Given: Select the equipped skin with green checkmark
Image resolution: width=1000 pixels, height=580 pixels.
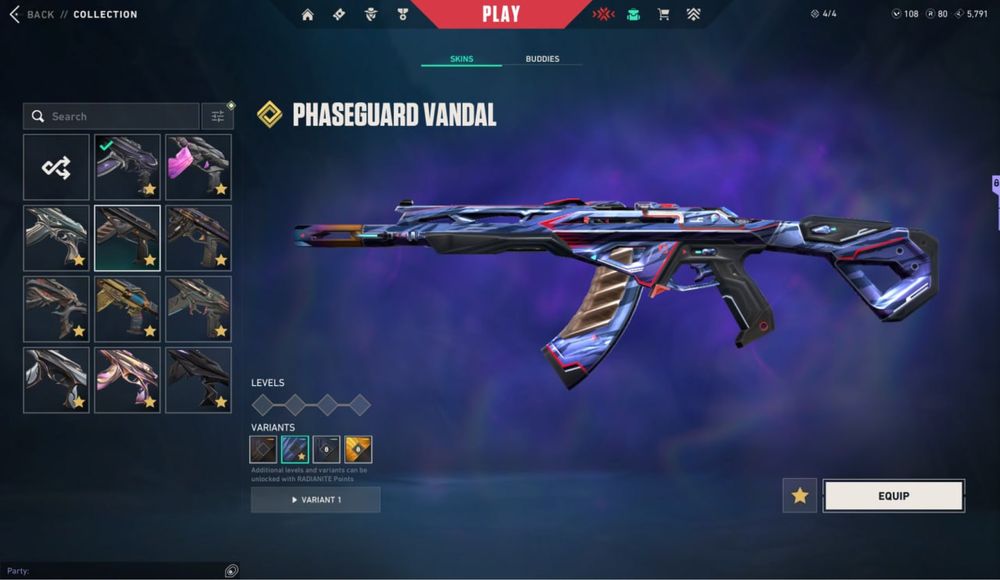Looking at the screenshot, I should pyautogui.click(x=127, y=167).
